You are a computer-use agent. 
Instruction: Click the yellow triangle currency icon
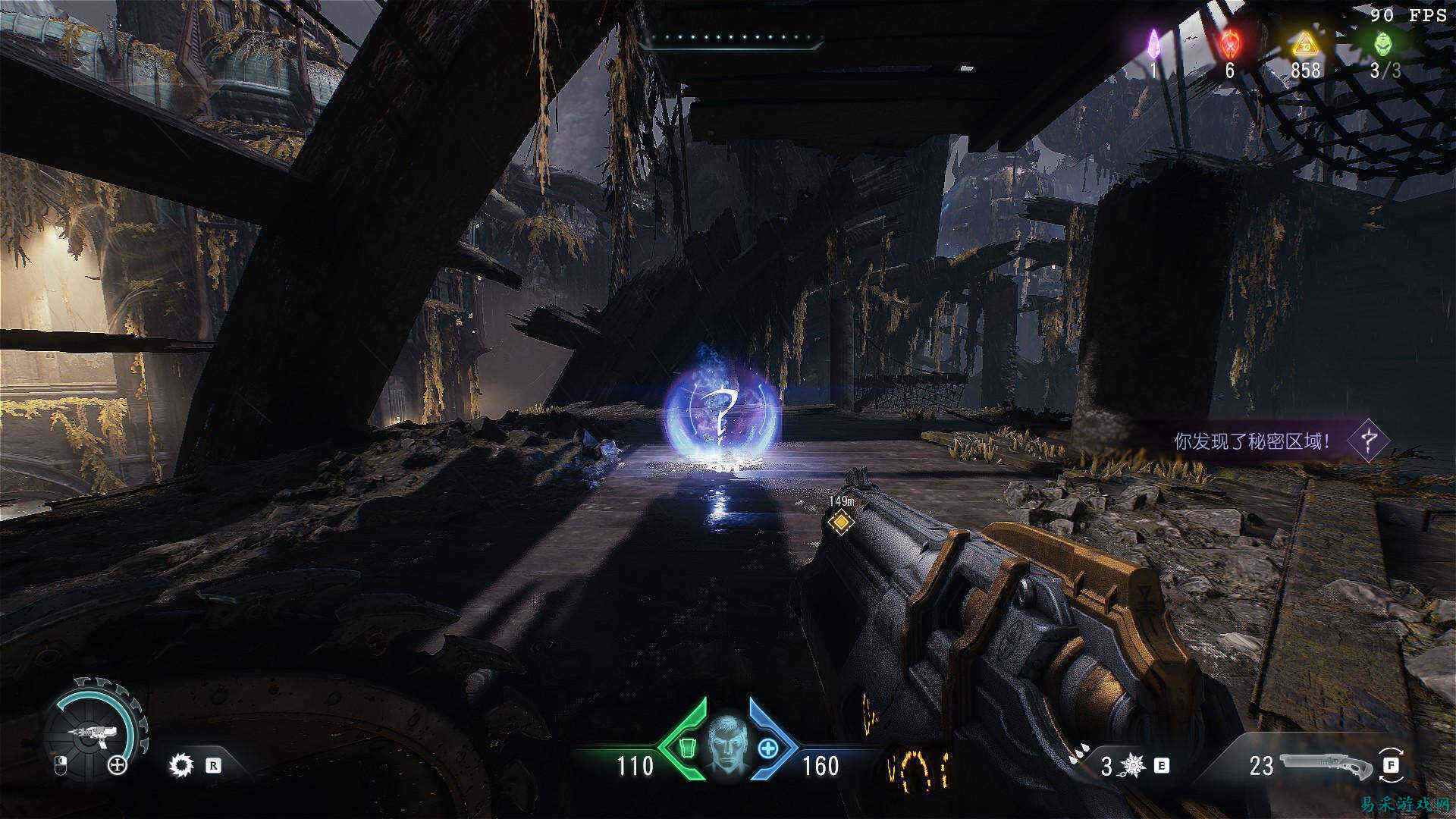[x=1305, y=44]
